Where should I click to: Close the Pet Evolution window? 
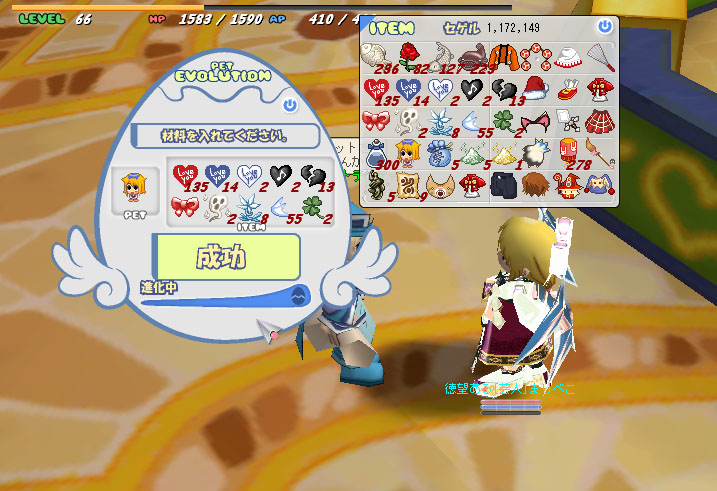coord(290,105)
